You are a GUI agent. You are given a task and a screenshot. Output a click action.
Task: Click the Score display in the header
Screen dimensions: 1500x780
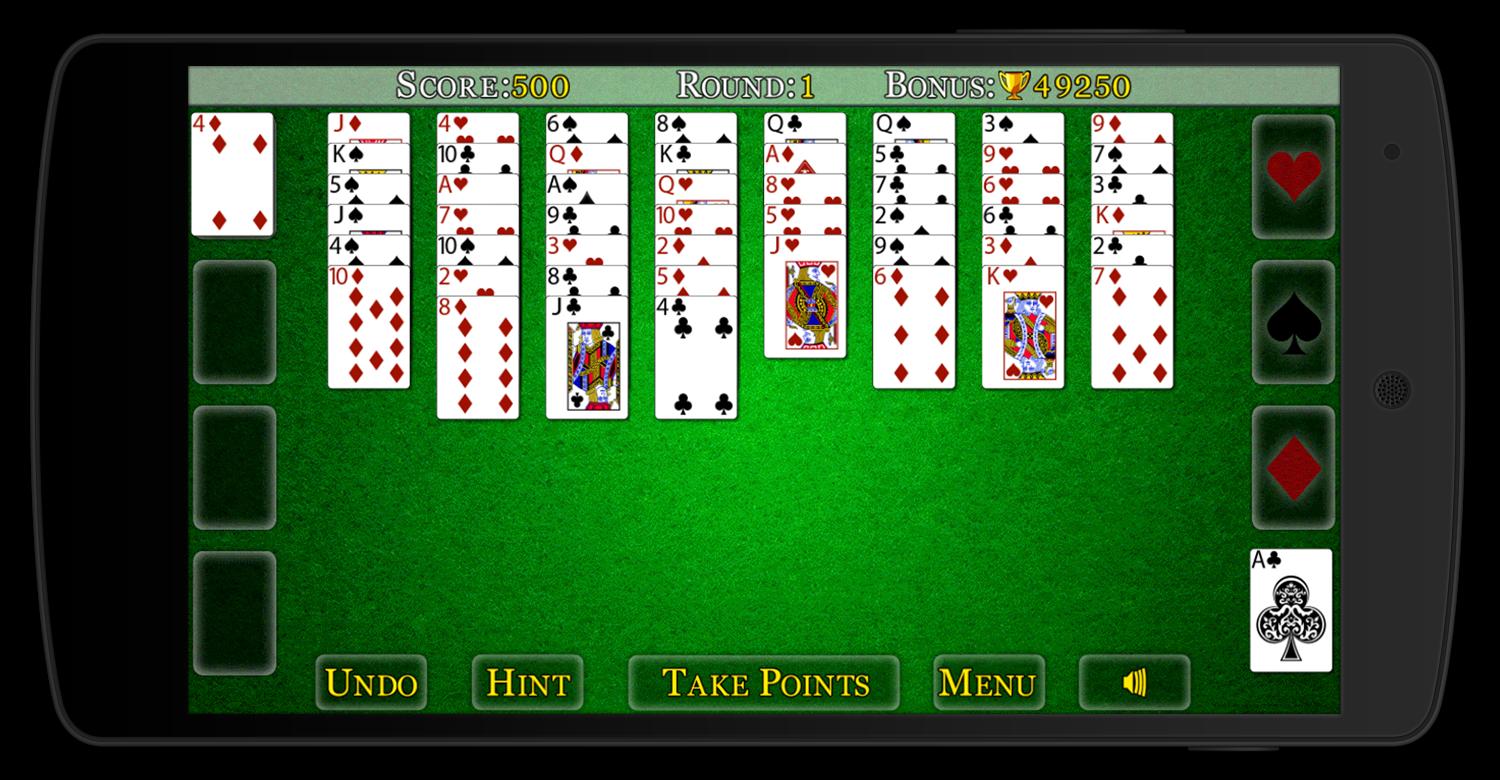480,86
